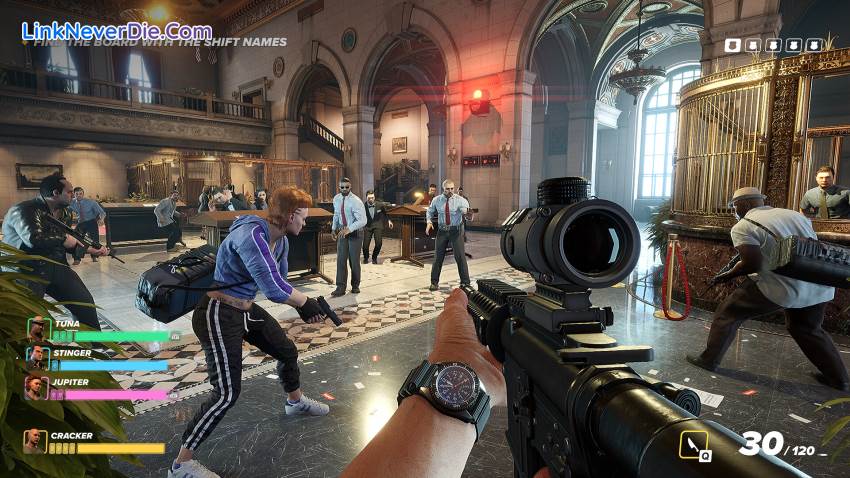This screenshot has width=850, height=478.
Task: Click Cracker's player portrait
Action: point(35,441)
